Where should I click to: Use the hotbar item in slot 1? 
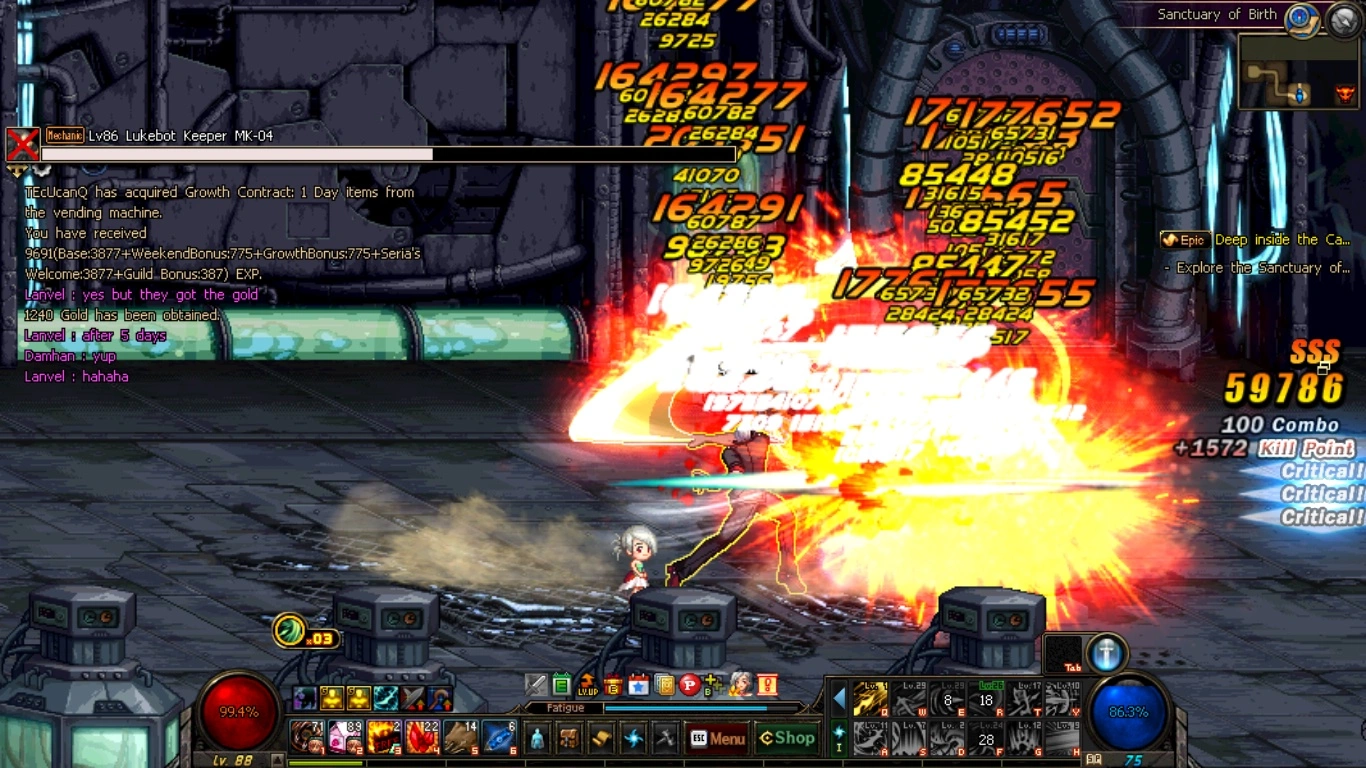click(306, 738)
